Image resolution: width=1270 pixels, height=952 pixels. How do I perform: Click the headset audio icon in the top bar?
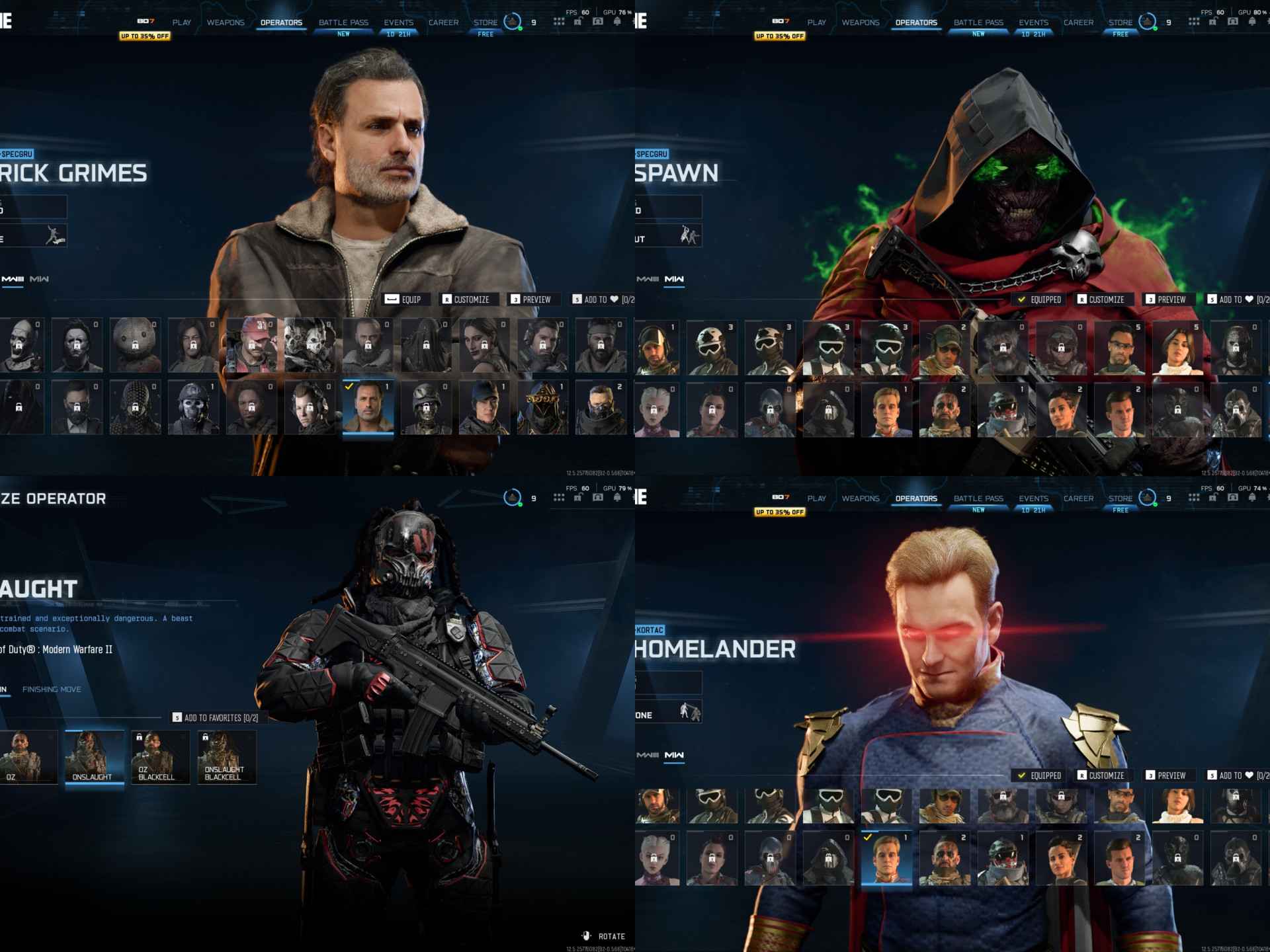pos(597,22)
